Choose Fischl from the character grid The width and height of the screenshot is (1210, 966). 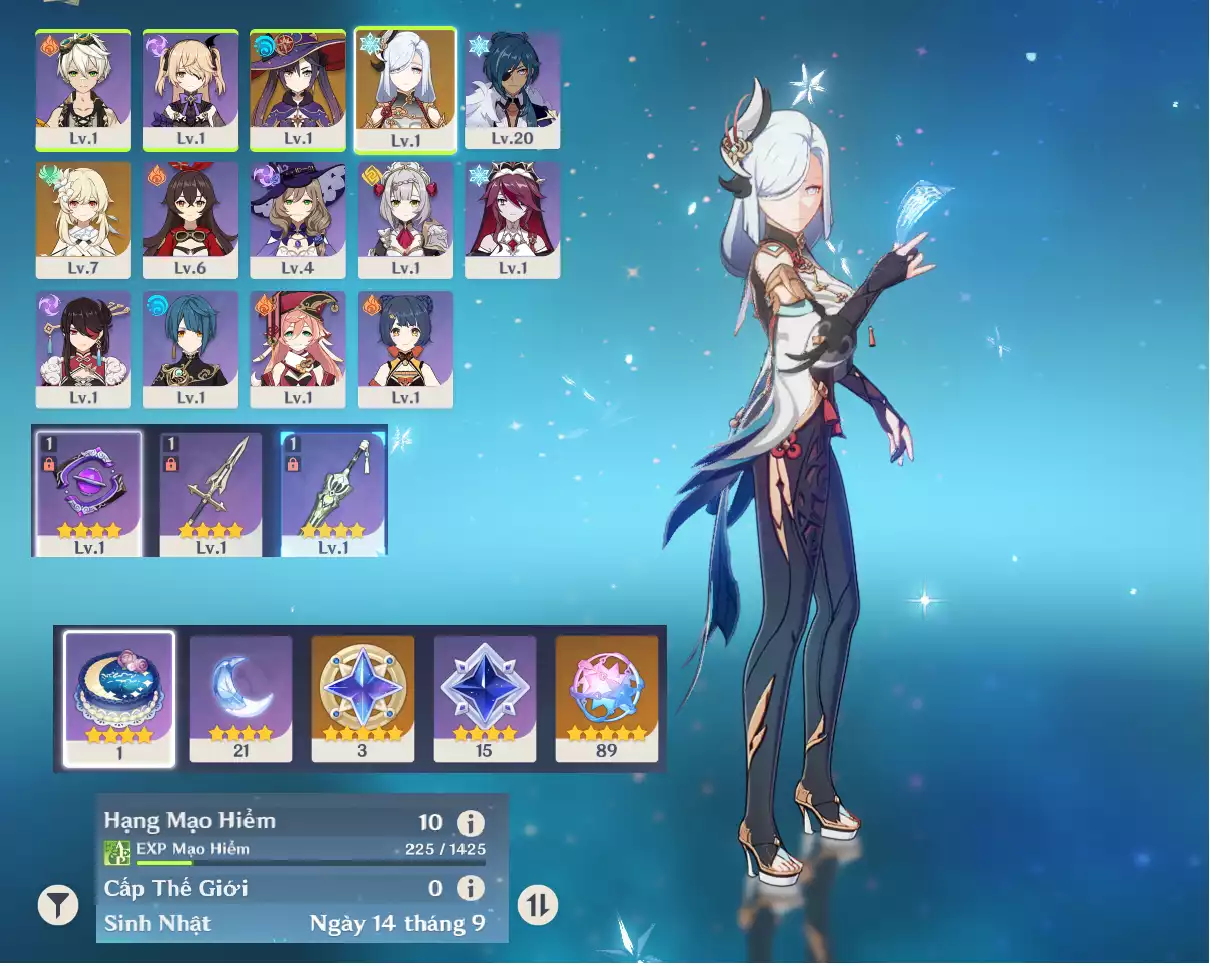(x=190, y=89)
